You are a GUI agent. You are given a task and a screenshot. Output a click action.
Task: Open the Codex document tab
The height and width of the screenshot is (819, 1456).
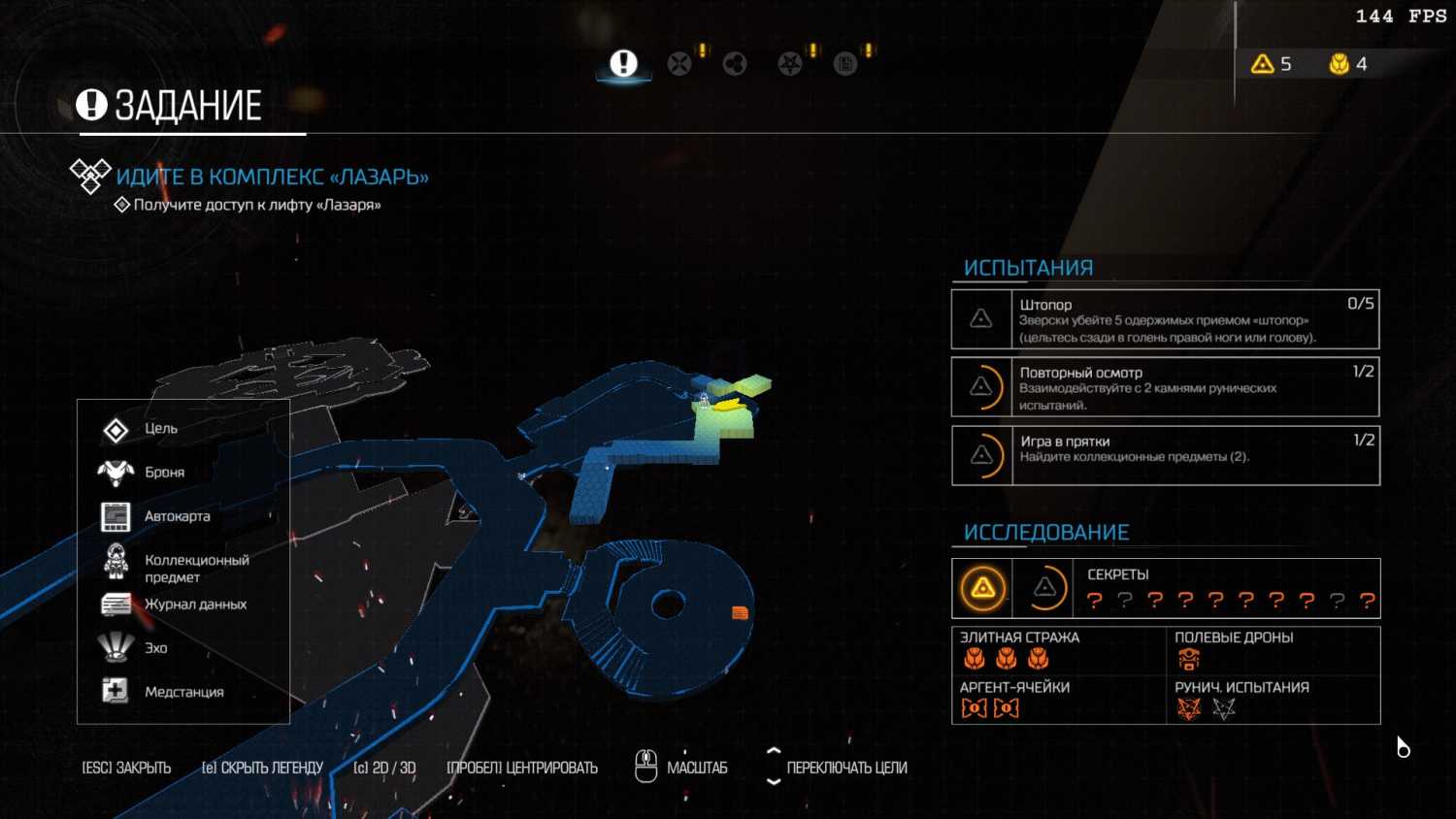coord(845,64)
